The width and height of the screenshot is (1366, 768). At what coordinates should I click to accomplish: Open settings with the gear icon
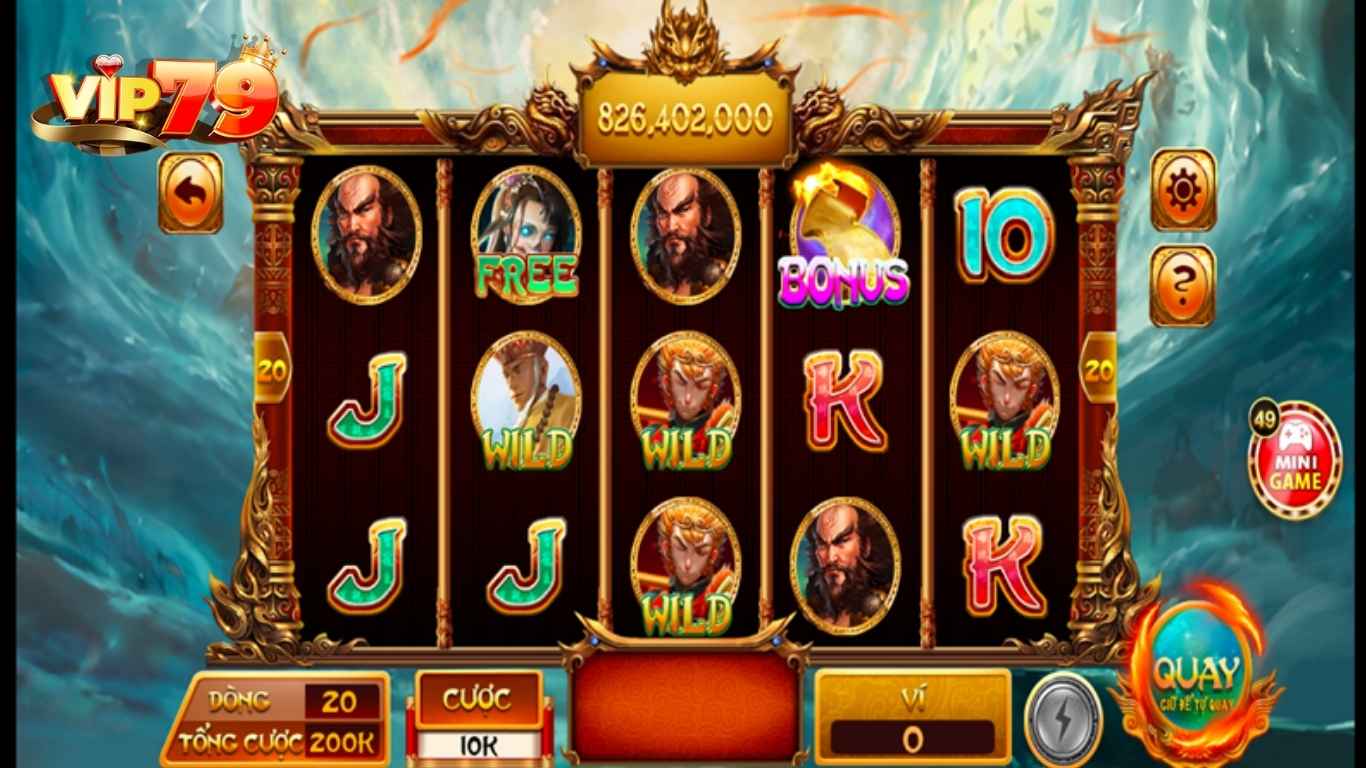coord(1183,190)
